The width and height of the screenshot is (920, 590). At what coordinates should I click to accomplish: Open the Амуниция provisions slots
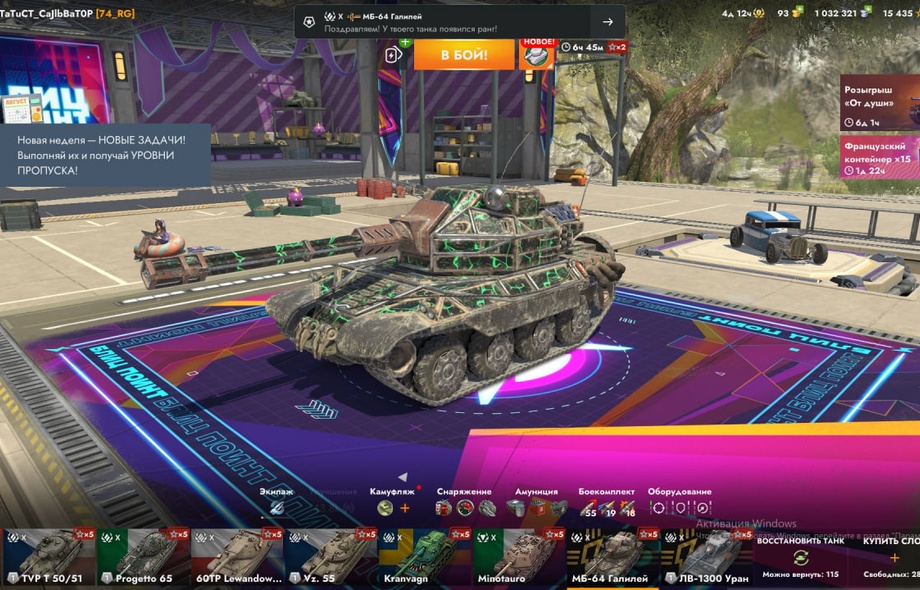pos(537,508)
